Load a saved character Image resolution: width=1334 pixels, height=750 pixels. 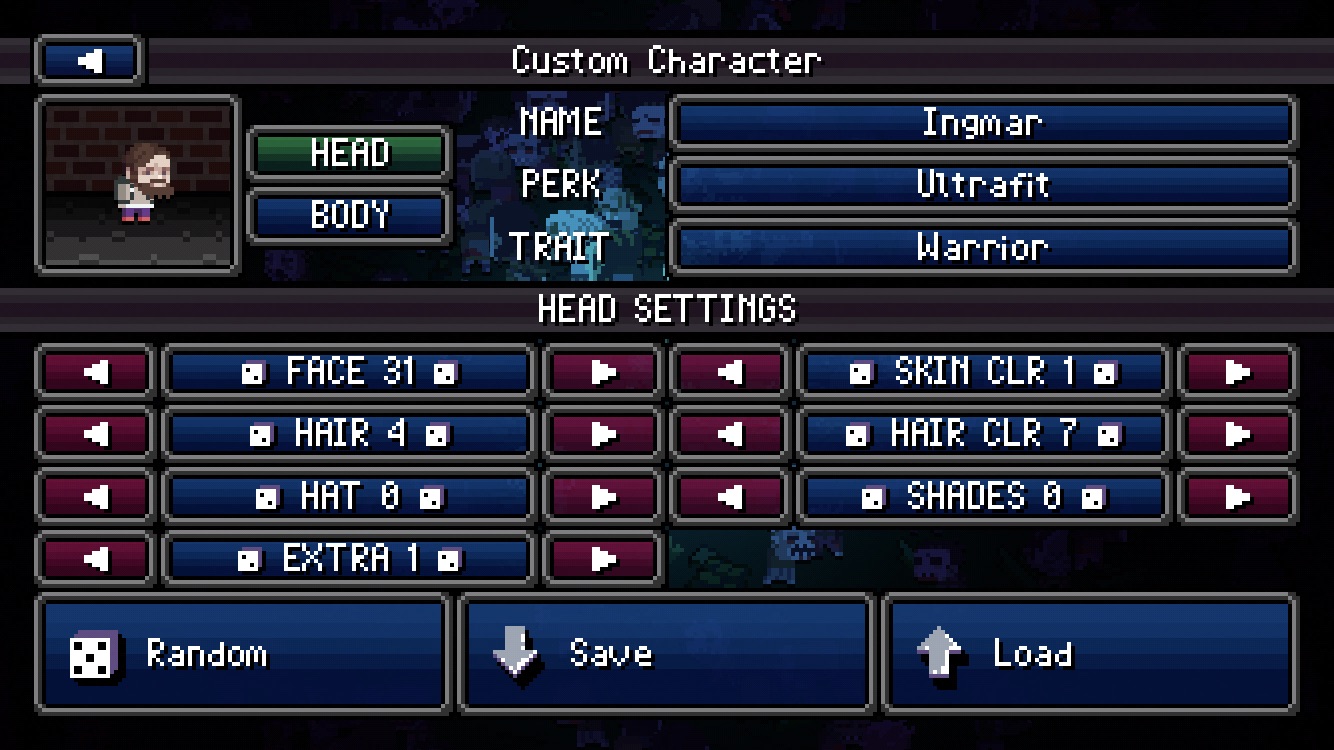point(1089,654)
